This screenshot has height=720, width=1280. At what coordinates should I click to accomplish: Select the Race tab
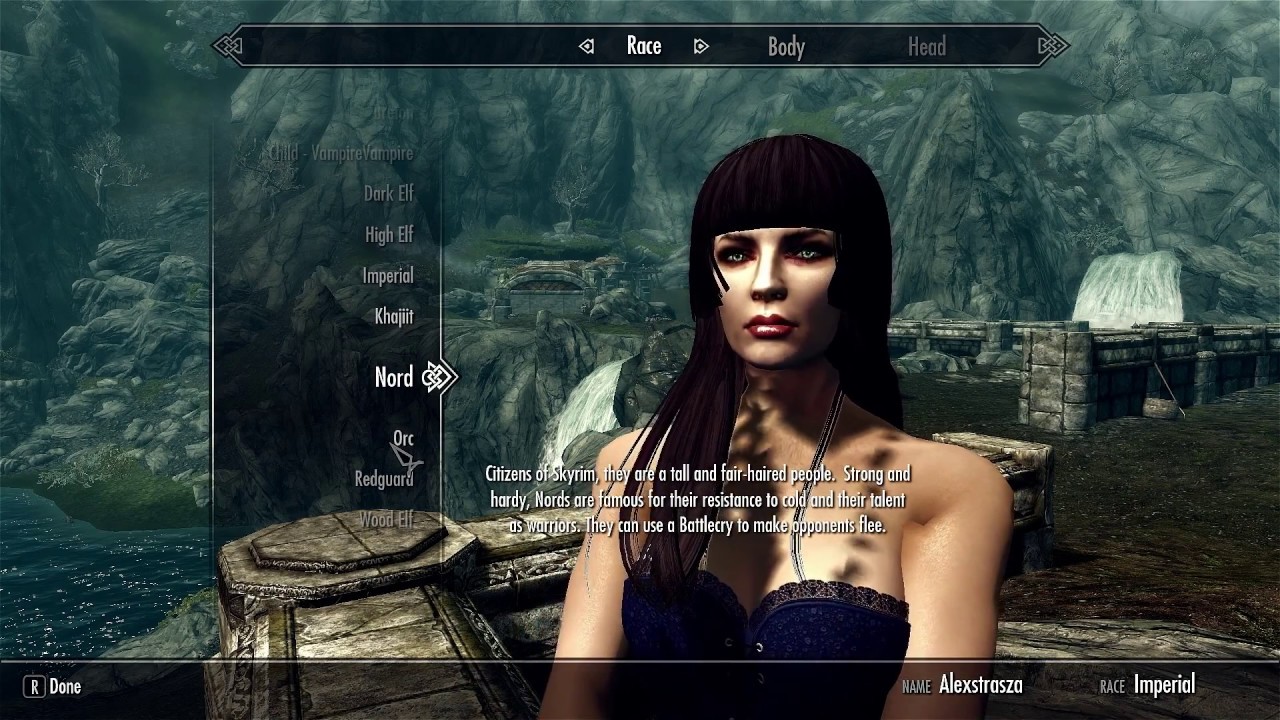pyautogui.click(x=644, y=46)
